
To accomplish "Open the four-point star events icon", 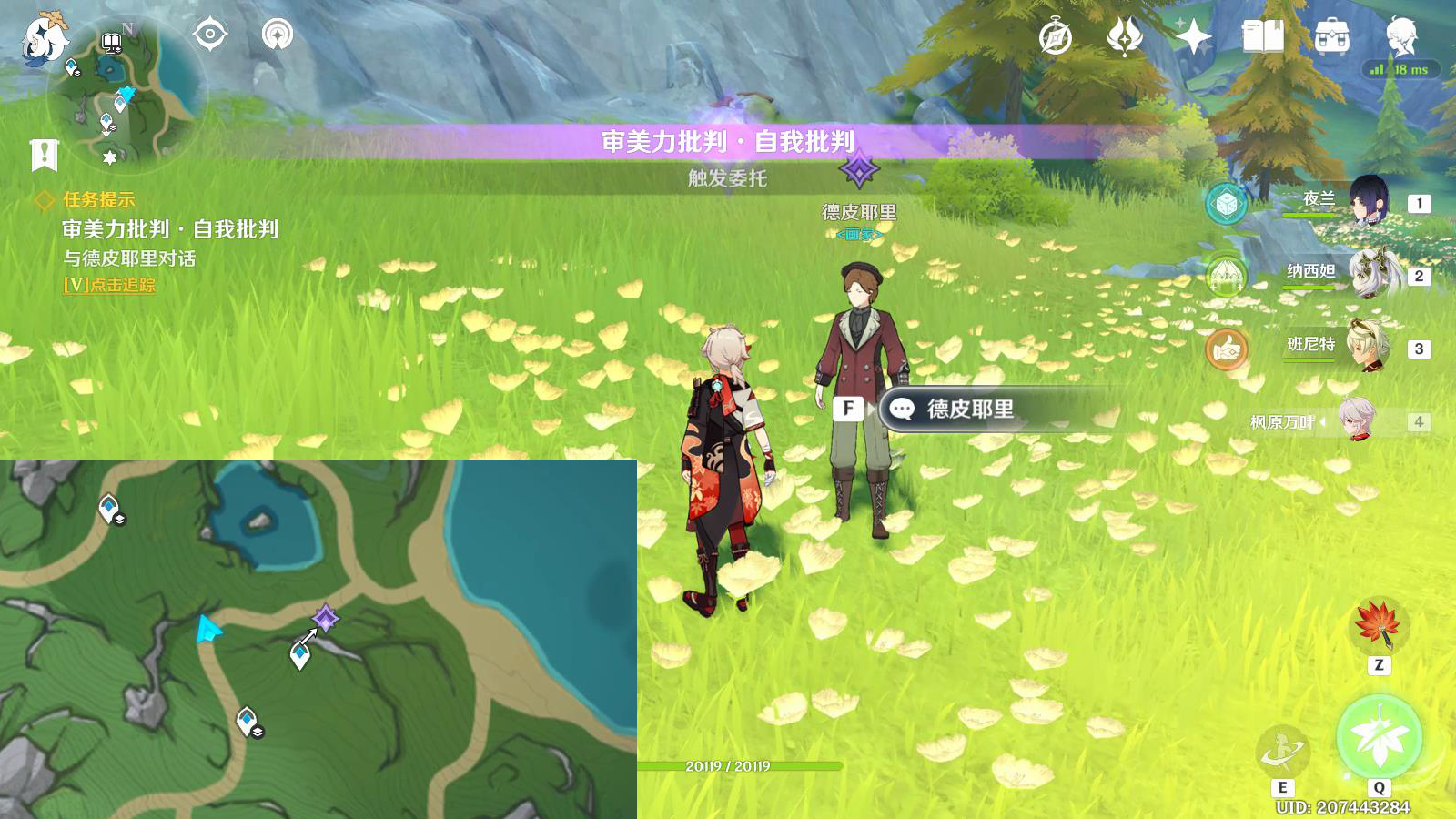I will [1193, 38].
